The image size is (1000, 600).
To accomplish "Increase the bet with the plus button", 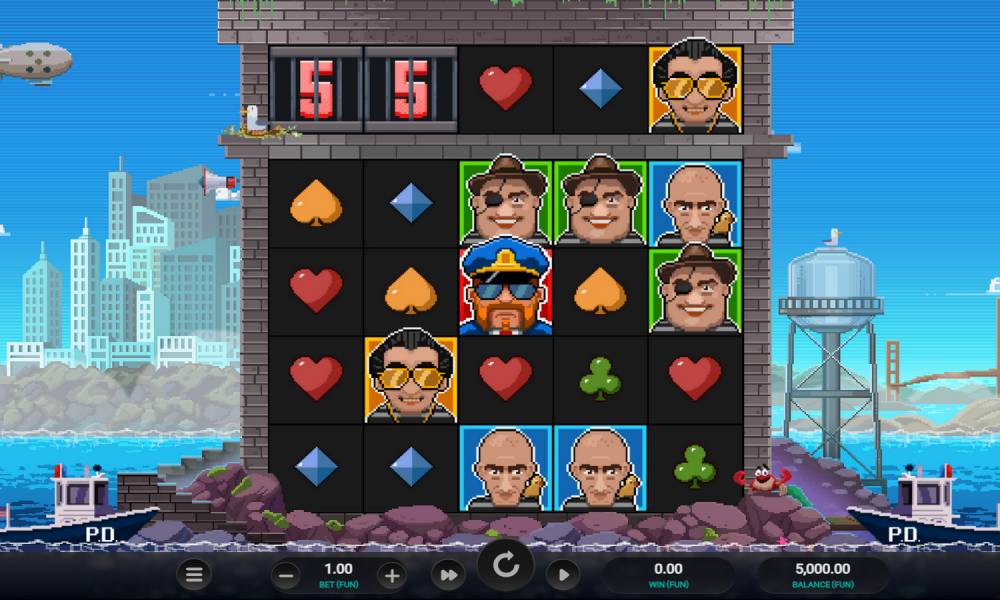I will (x=392, y=574).
